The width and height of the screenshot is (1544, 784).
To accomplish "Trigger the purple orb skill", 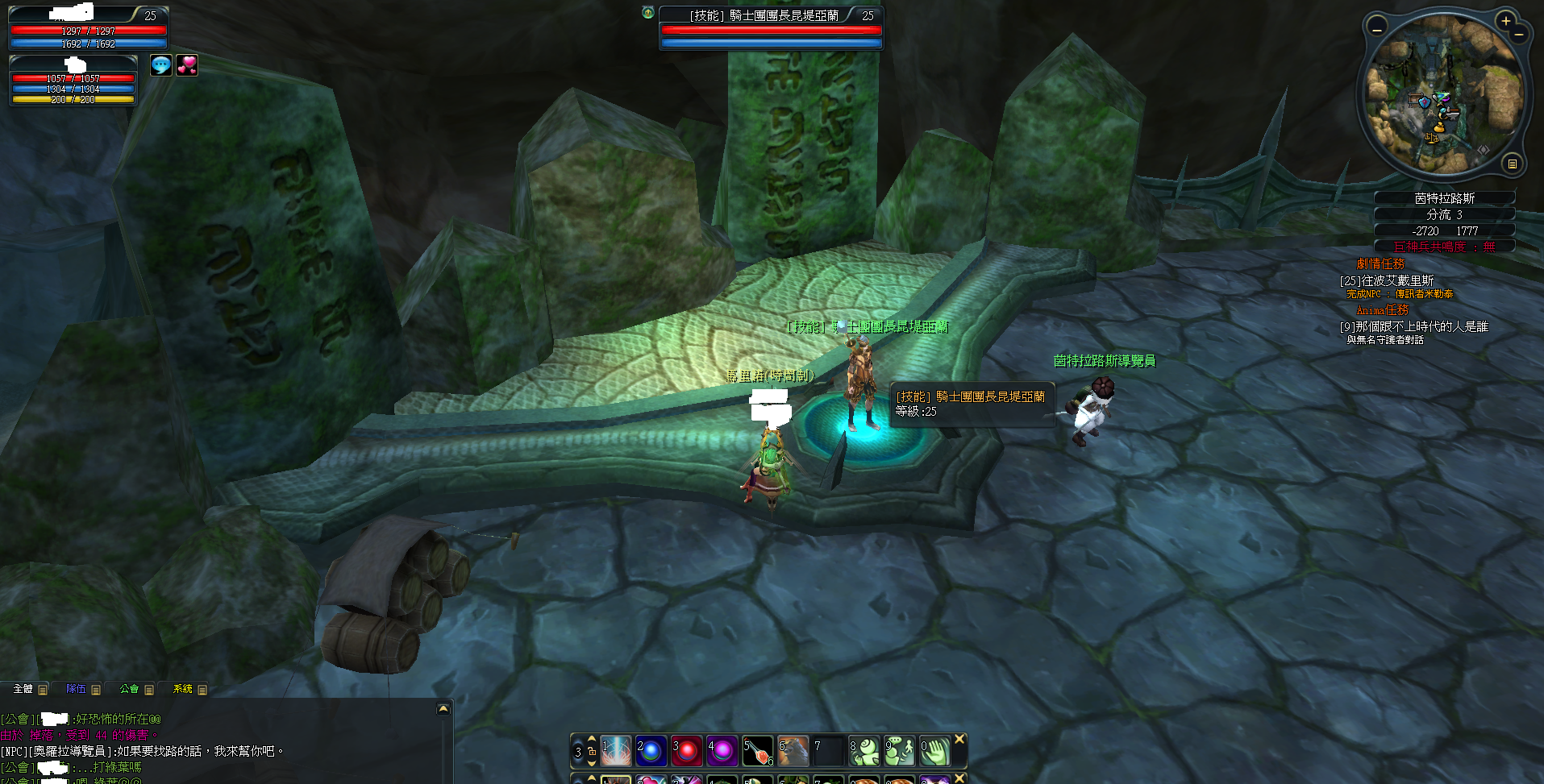I will click(722, 751).
